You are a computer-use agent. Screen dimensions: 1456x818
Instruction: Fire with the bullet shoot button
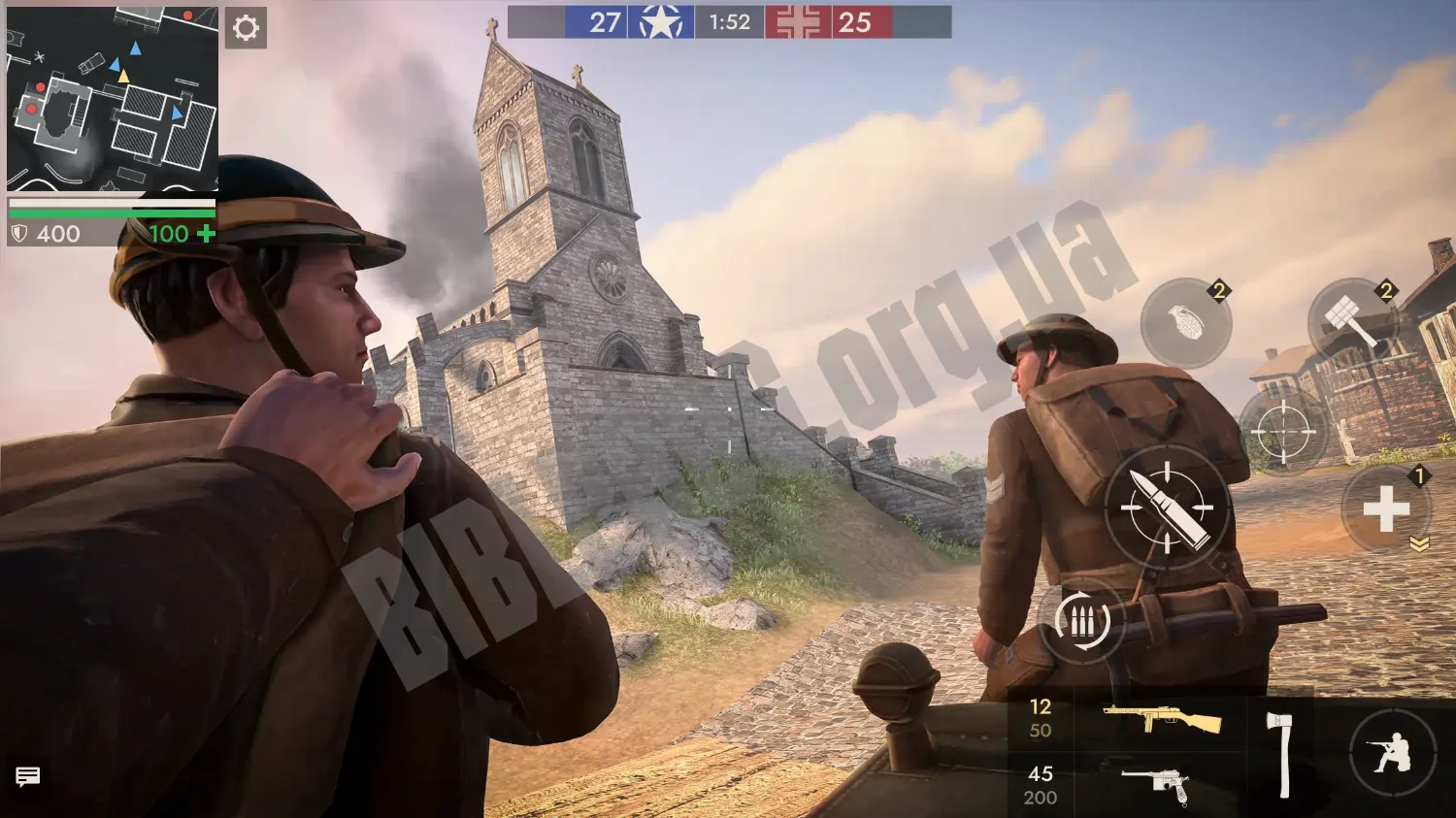1167,507
